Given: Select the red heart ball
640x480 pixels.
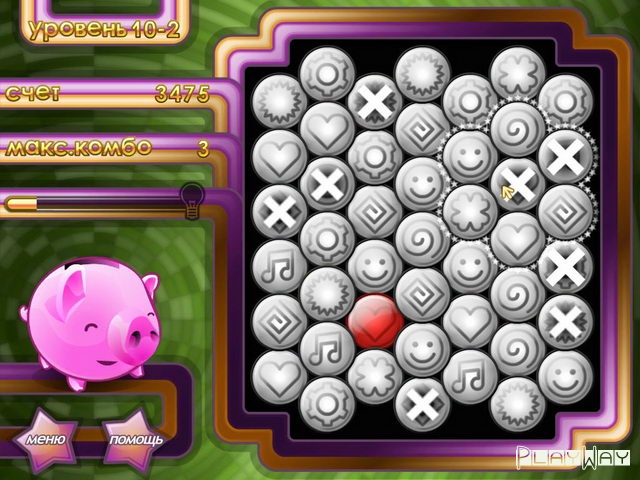Looking at the screenshot, I should [375, 321].
